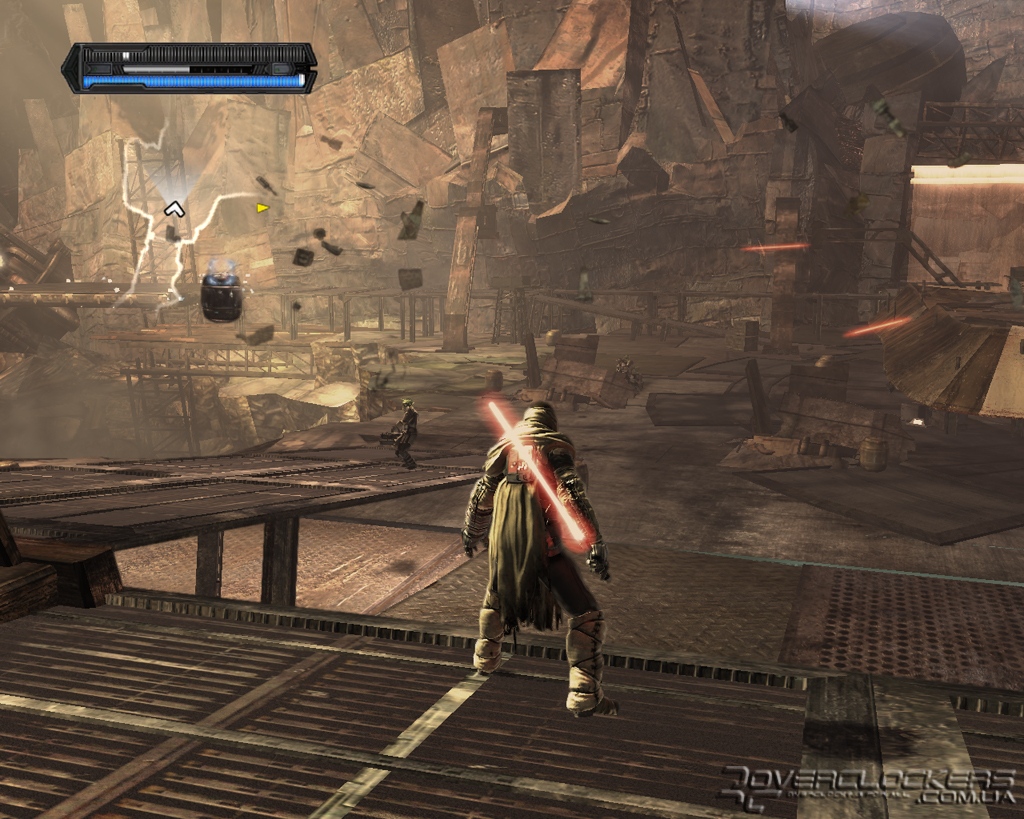Screen dimensions: 1024x819
Task: Select the small yellow arrow marker
Action: pyautogui.click(x=262, y=208)
